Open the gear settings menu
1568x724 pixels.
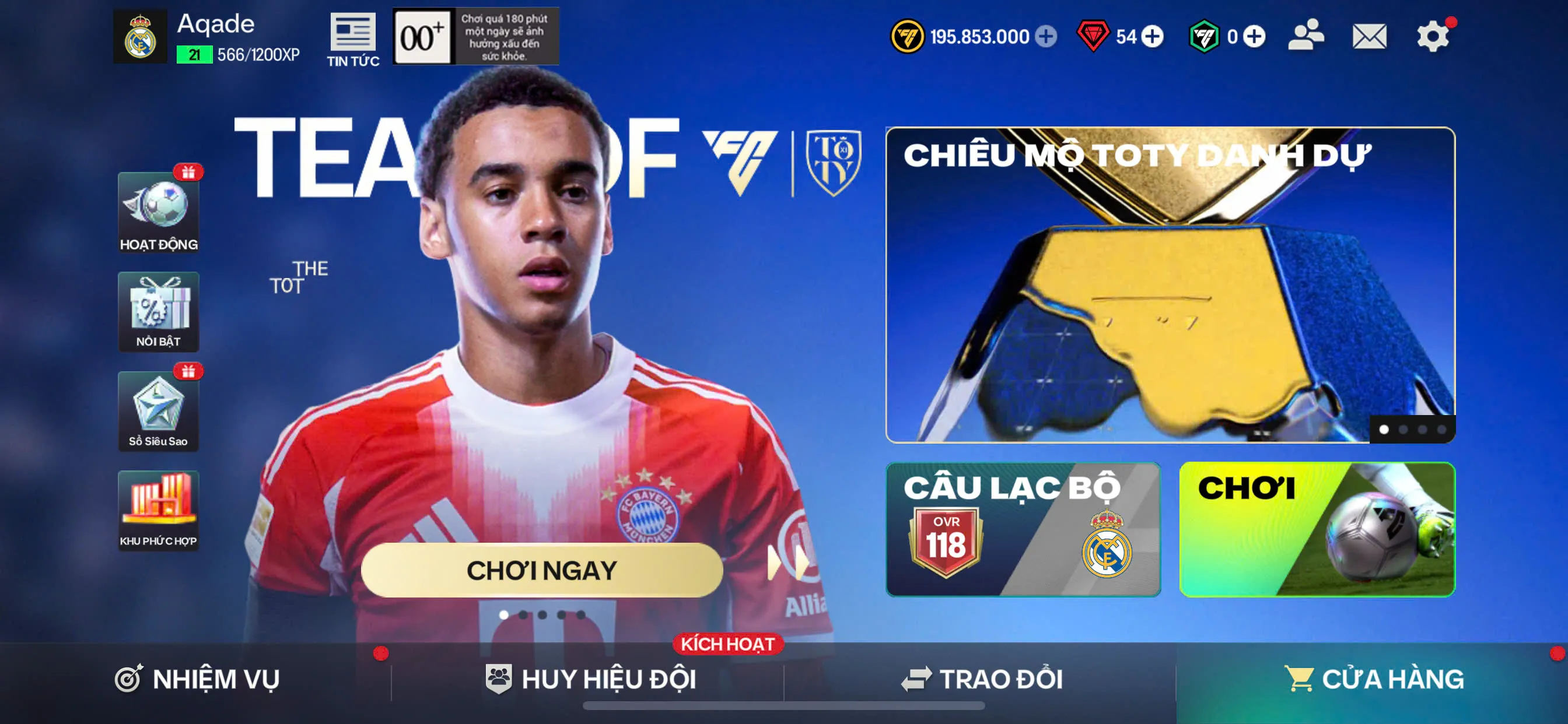click(x=1432, y=37)
